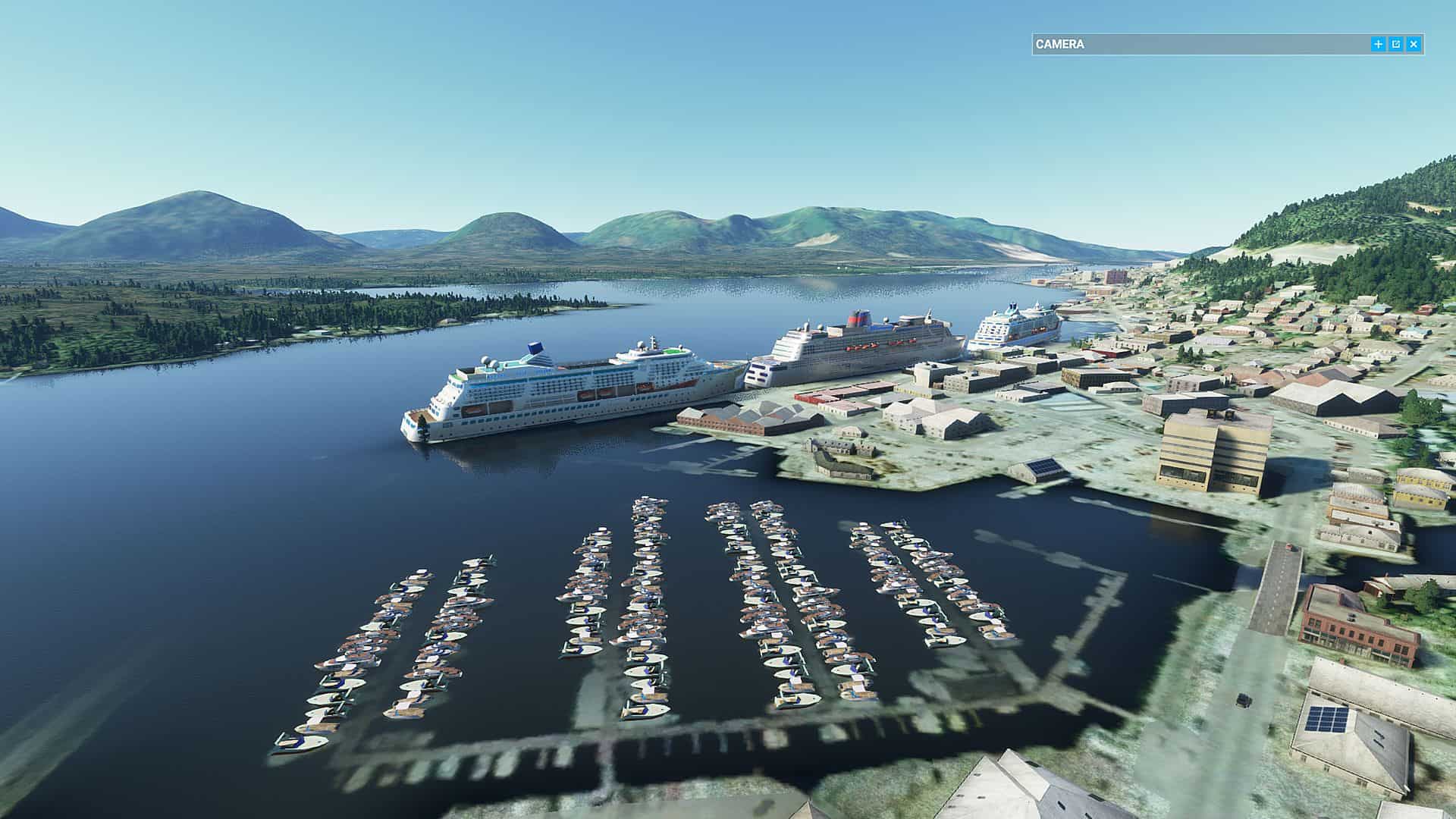The width and height of the screenshot is (1456, 819).
Task: Click the Camera panel title bar
Action: (x=1198, y=44)
